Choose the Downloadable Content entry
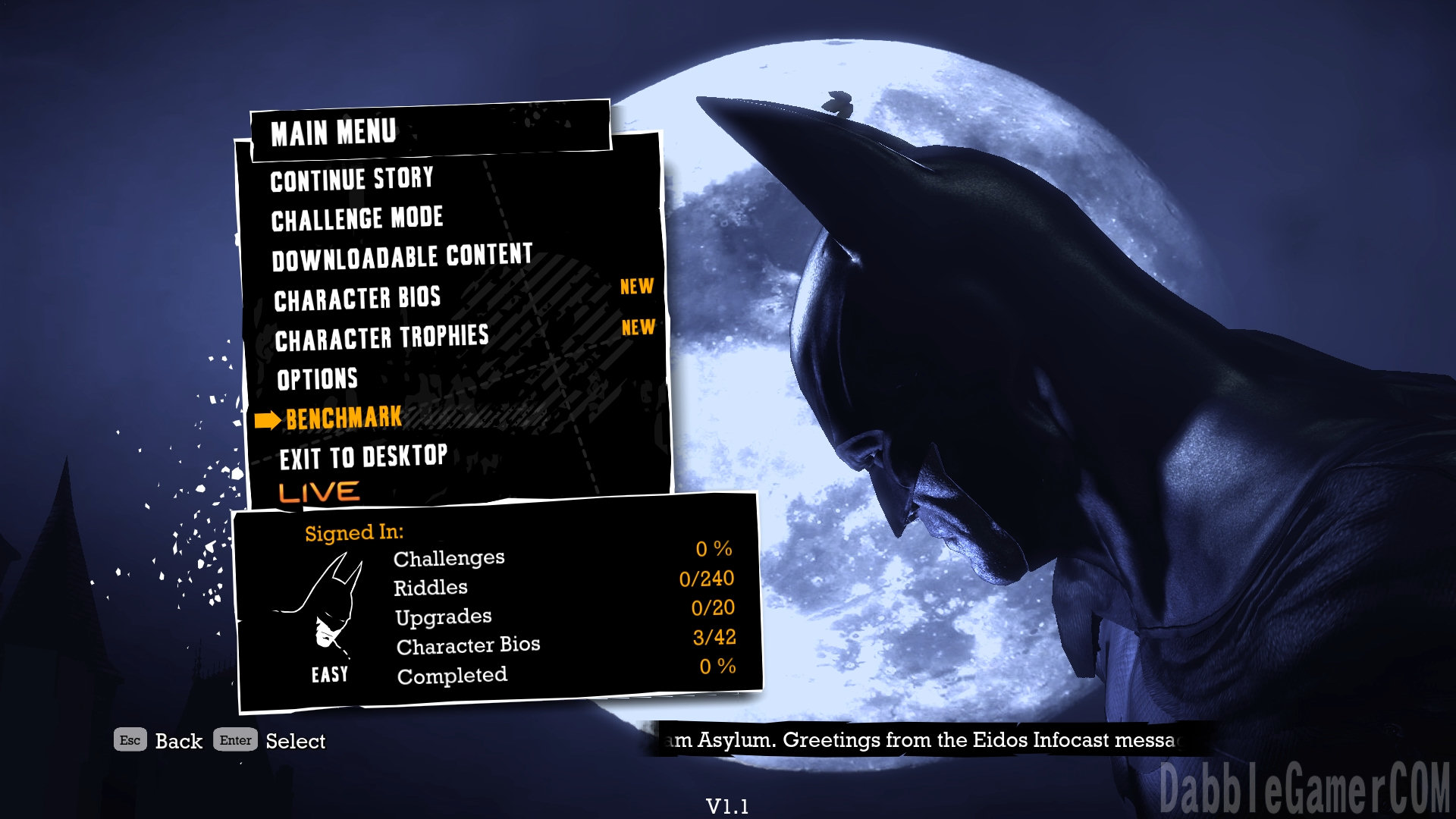 (402, 258)
